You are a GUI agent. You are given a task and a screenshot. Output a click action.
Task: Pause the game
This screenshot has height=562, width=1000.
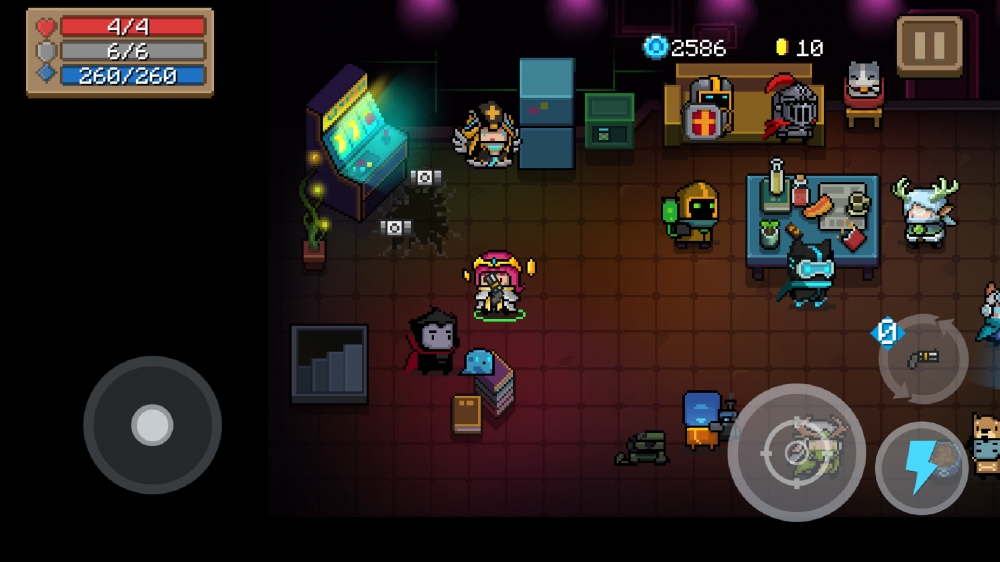point(929,46)
